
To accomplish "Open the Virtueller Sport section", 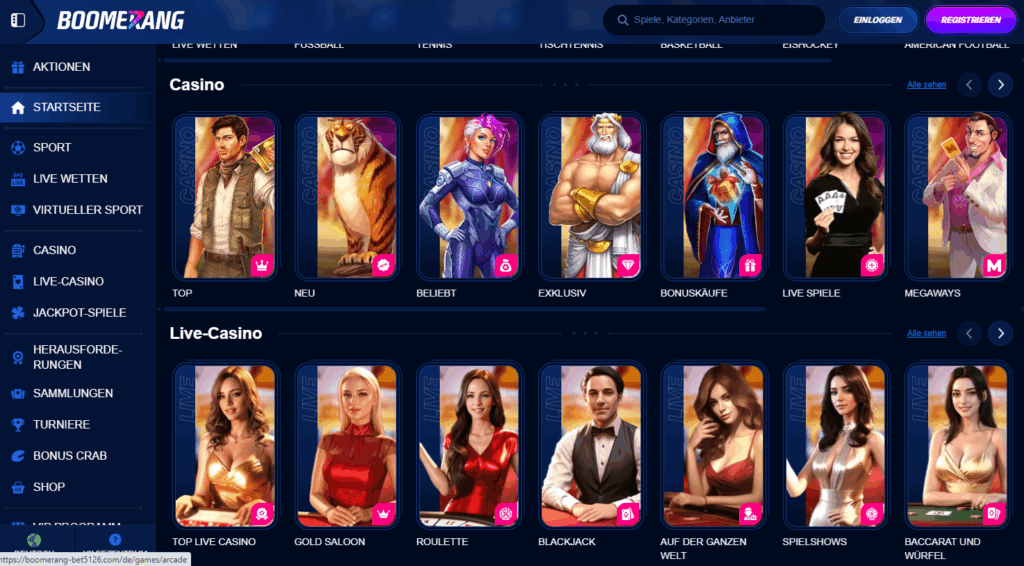I will click(87, 210).
